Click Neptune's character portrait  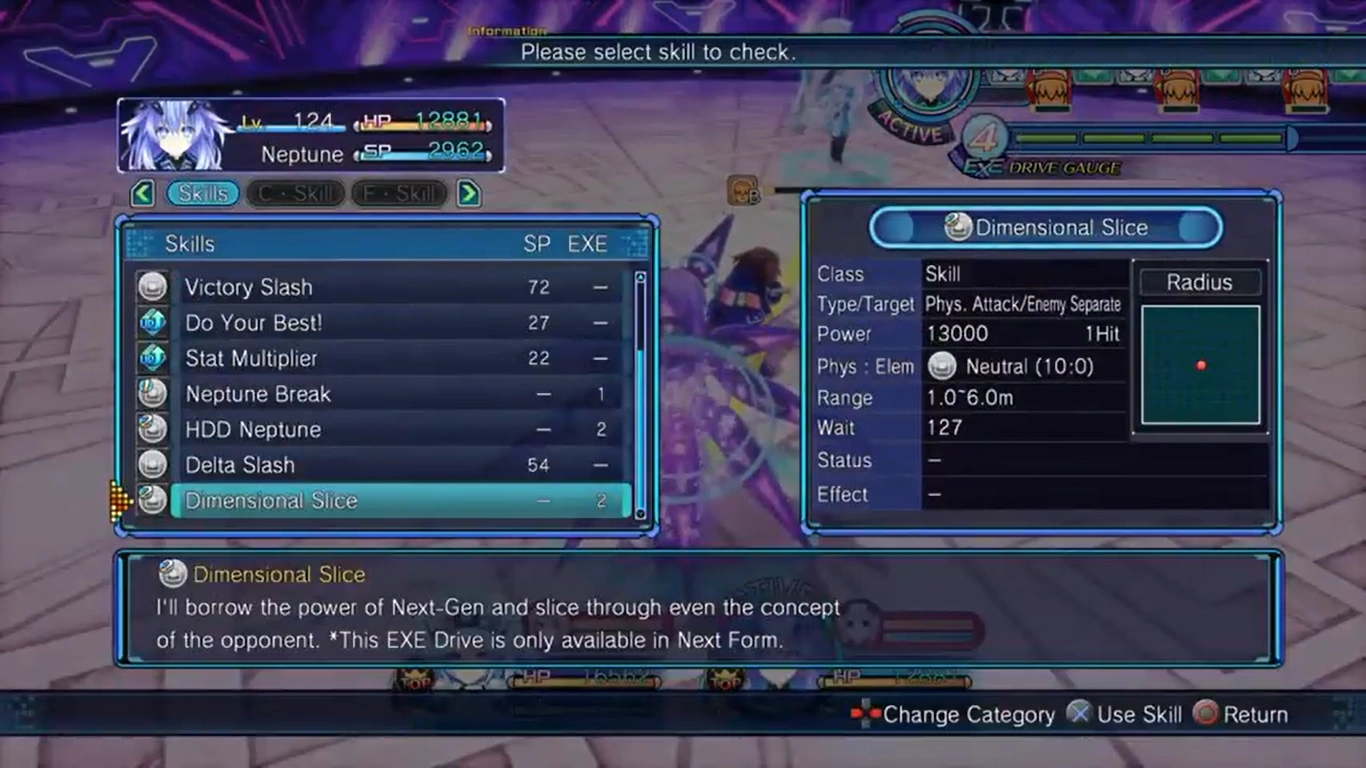[x=176, y=135]
